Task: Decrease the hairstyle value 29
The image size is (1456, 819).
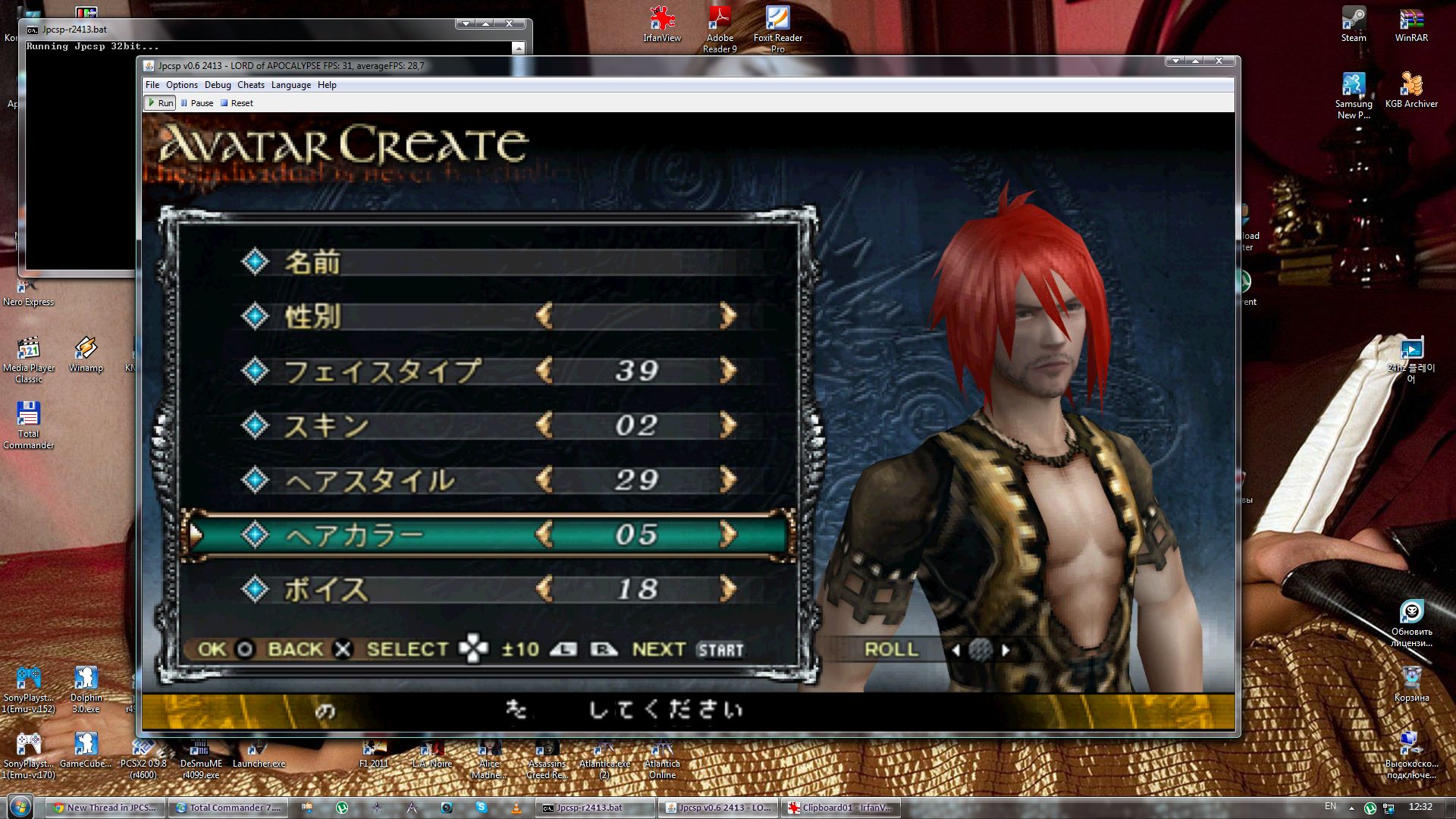Action: [x=544, y=480]
